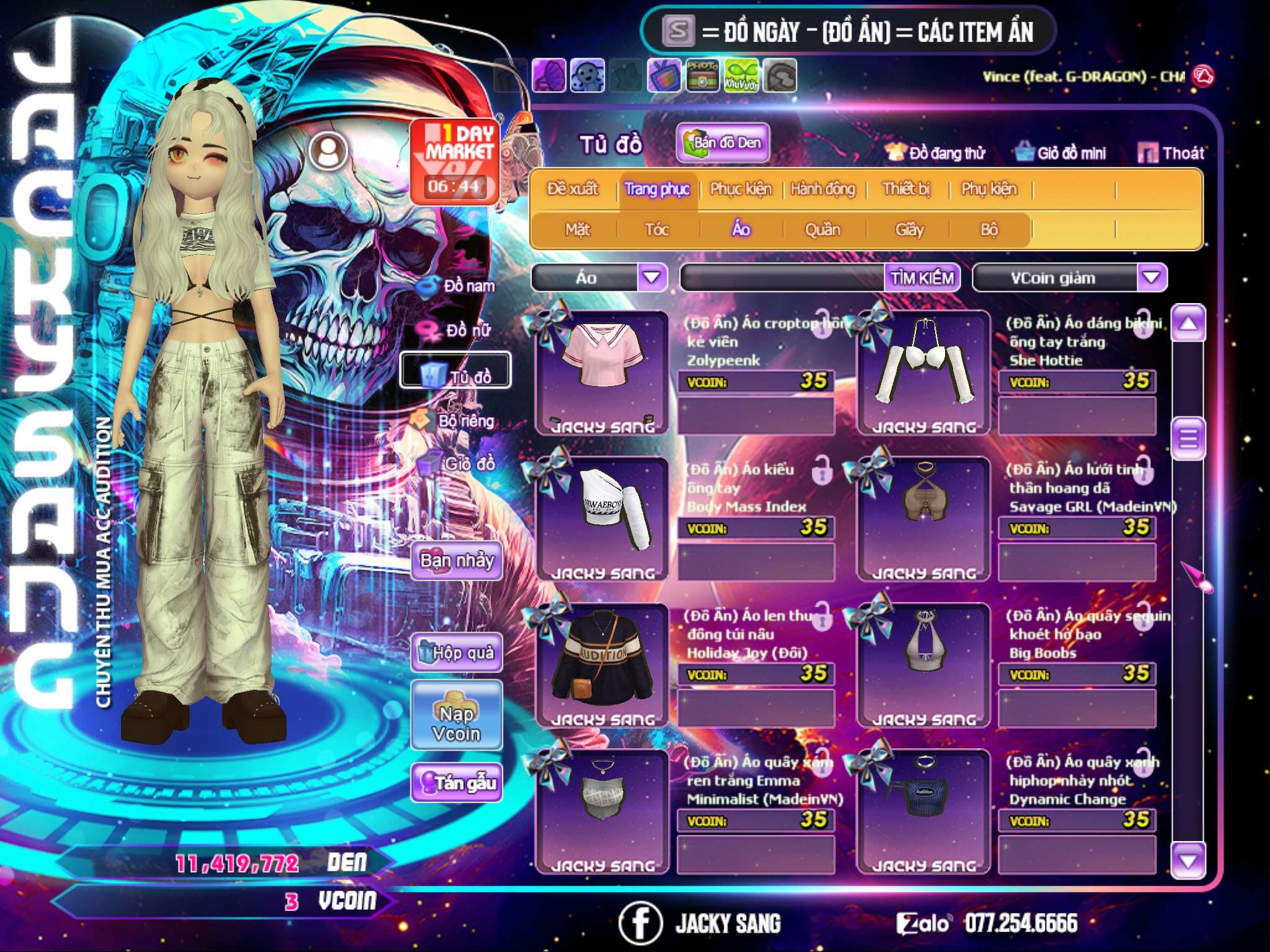Viewport: 1270px width, 952px height.
Task: Select the Phục kiện tab
Action: (x=740, y=189)
